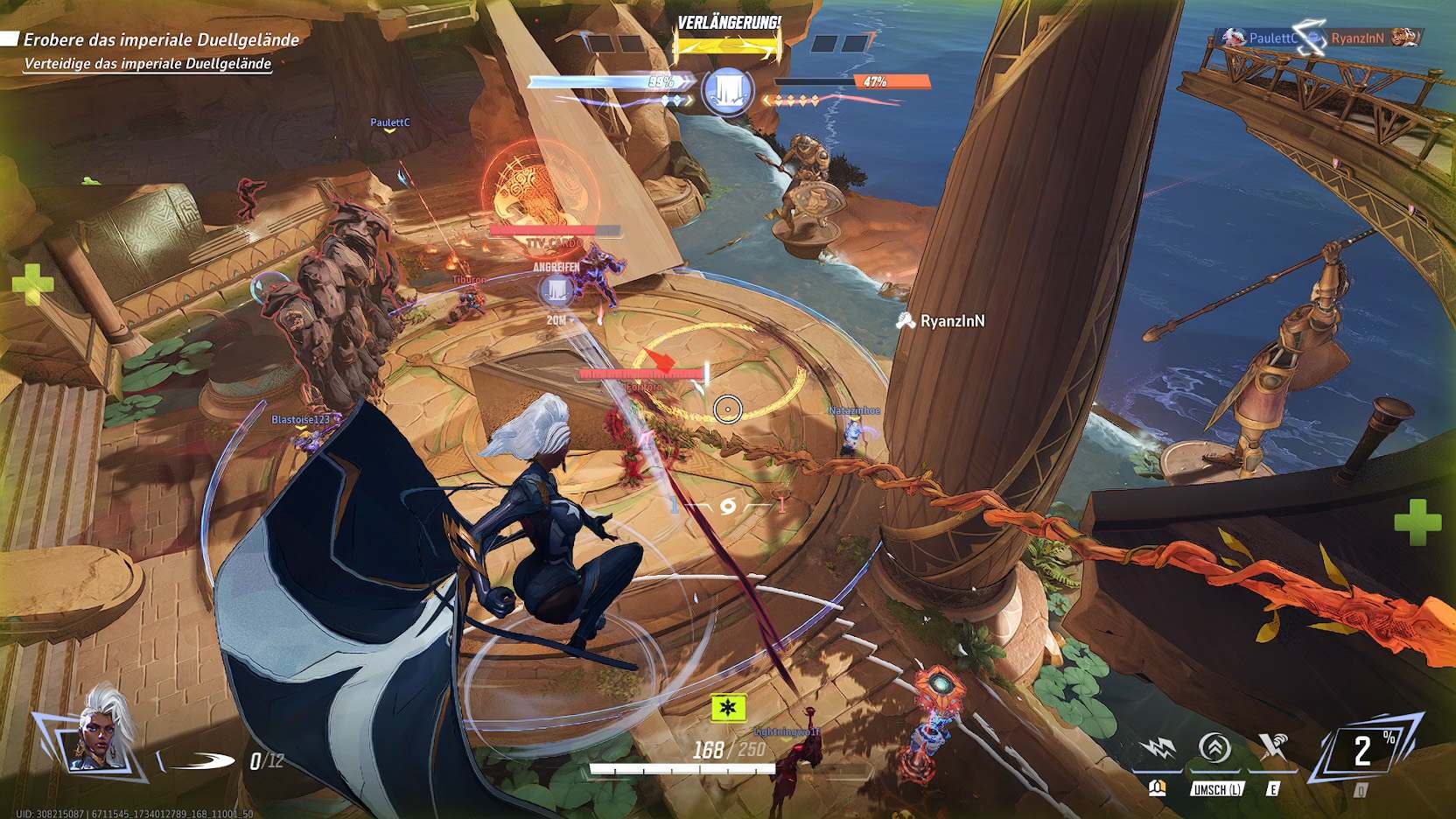The height and width of the screenshot is (819, 1456).
Task: Click the mission objective icon at top center
Action: [728, 90]
